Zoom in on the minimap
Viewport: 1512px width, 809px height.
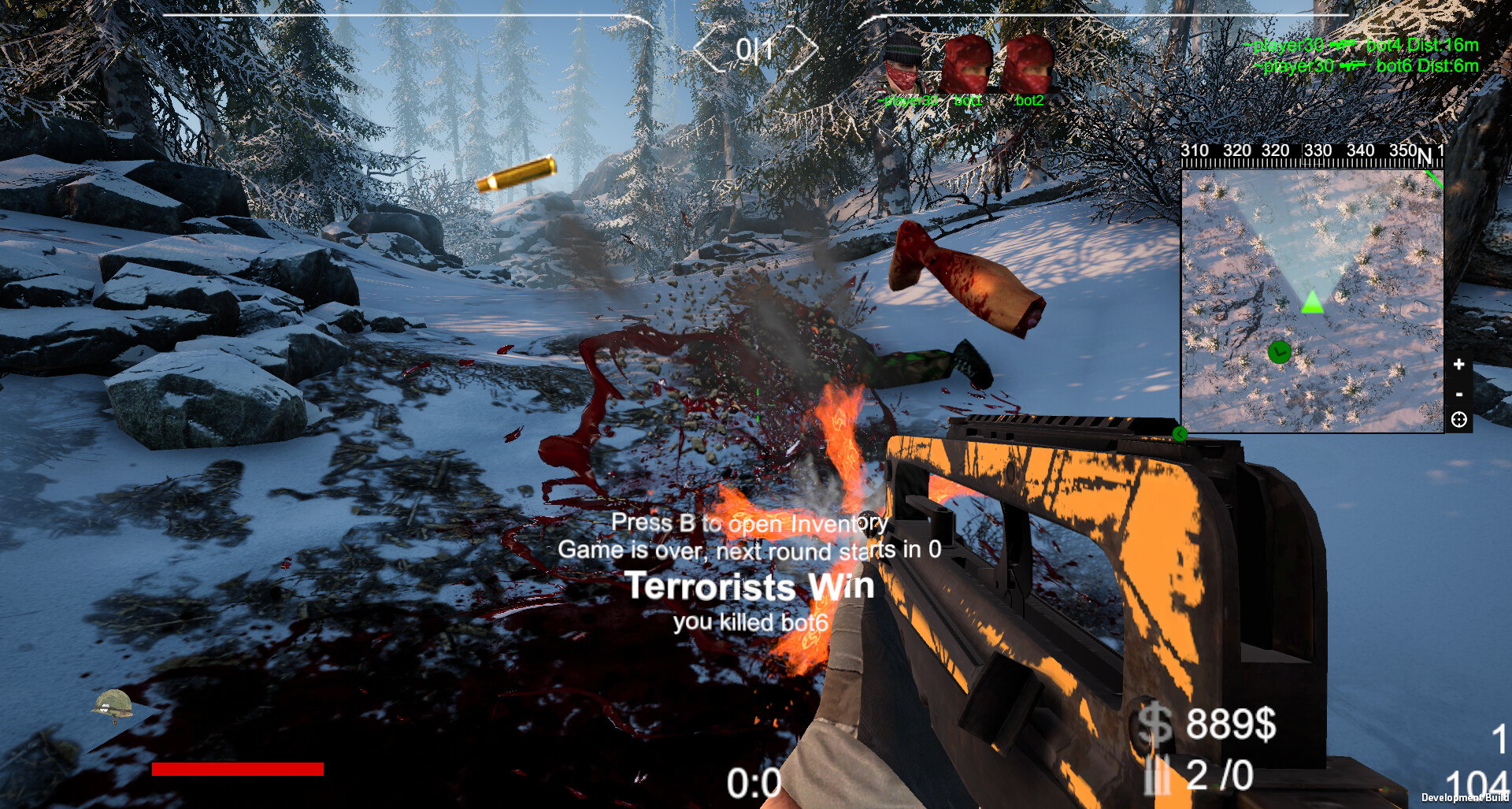[x=1458, y=364]
